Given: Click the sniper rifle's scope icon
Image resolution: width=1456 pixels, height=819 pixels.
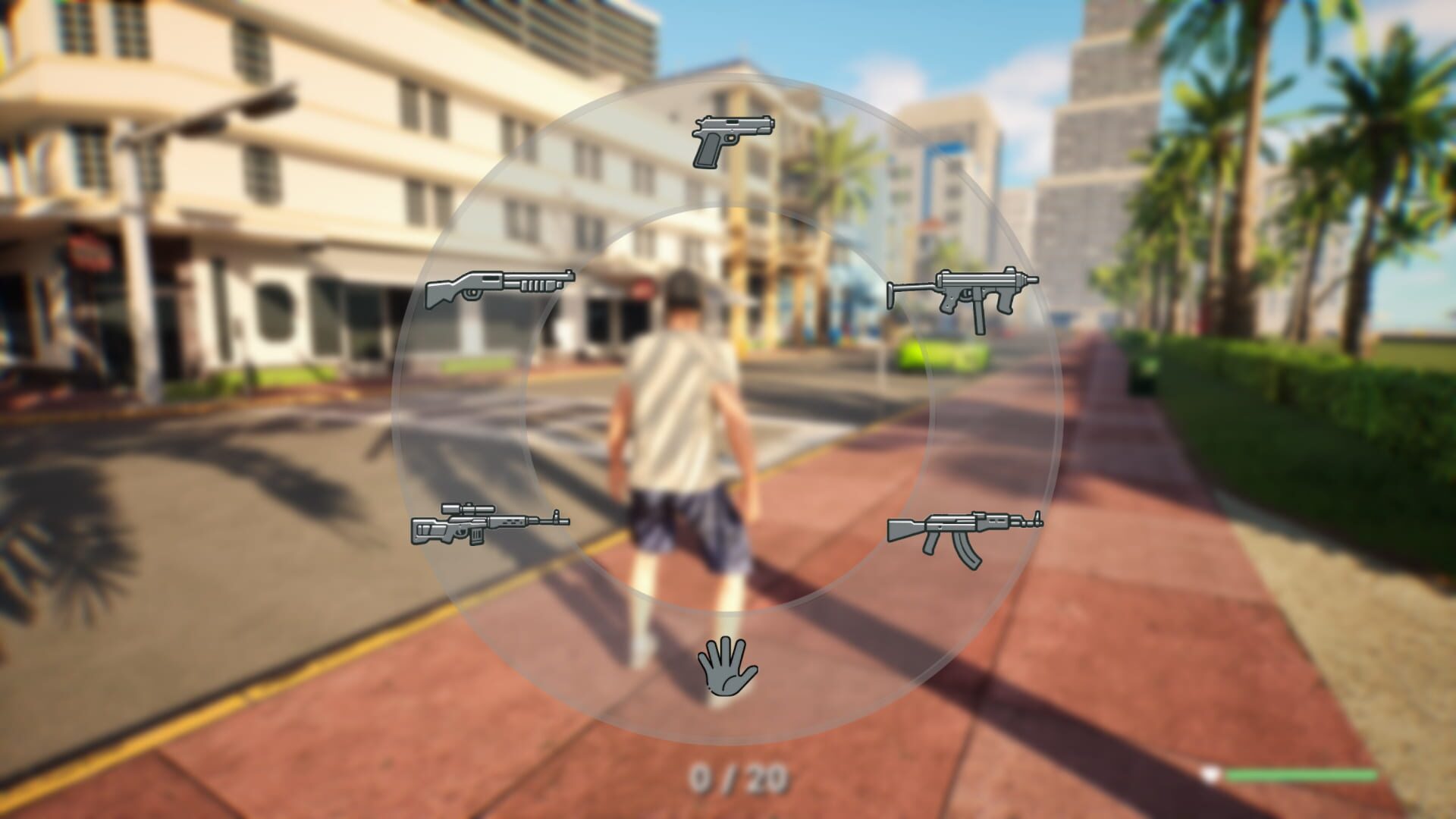Looking at the screenshot, I should 470,510.
